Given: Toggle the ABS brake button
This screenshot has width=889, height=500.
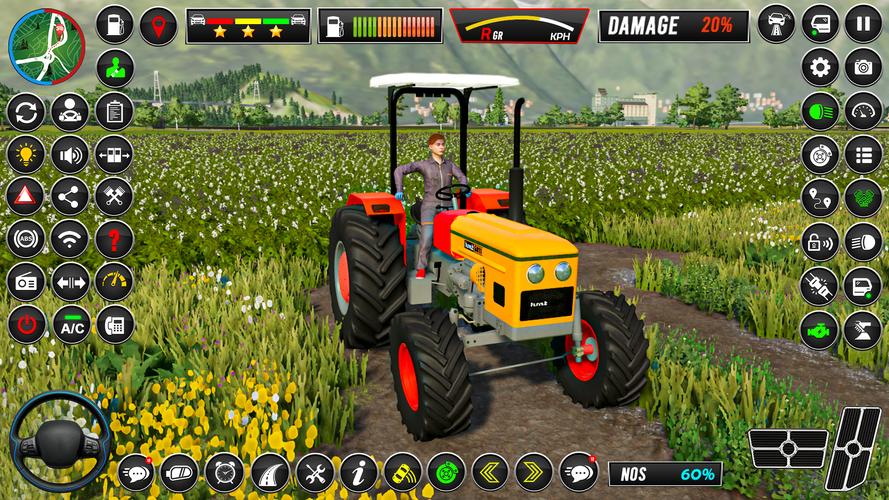Looking at the screenshot, I should pyautogui.click(x=25, y=239).
